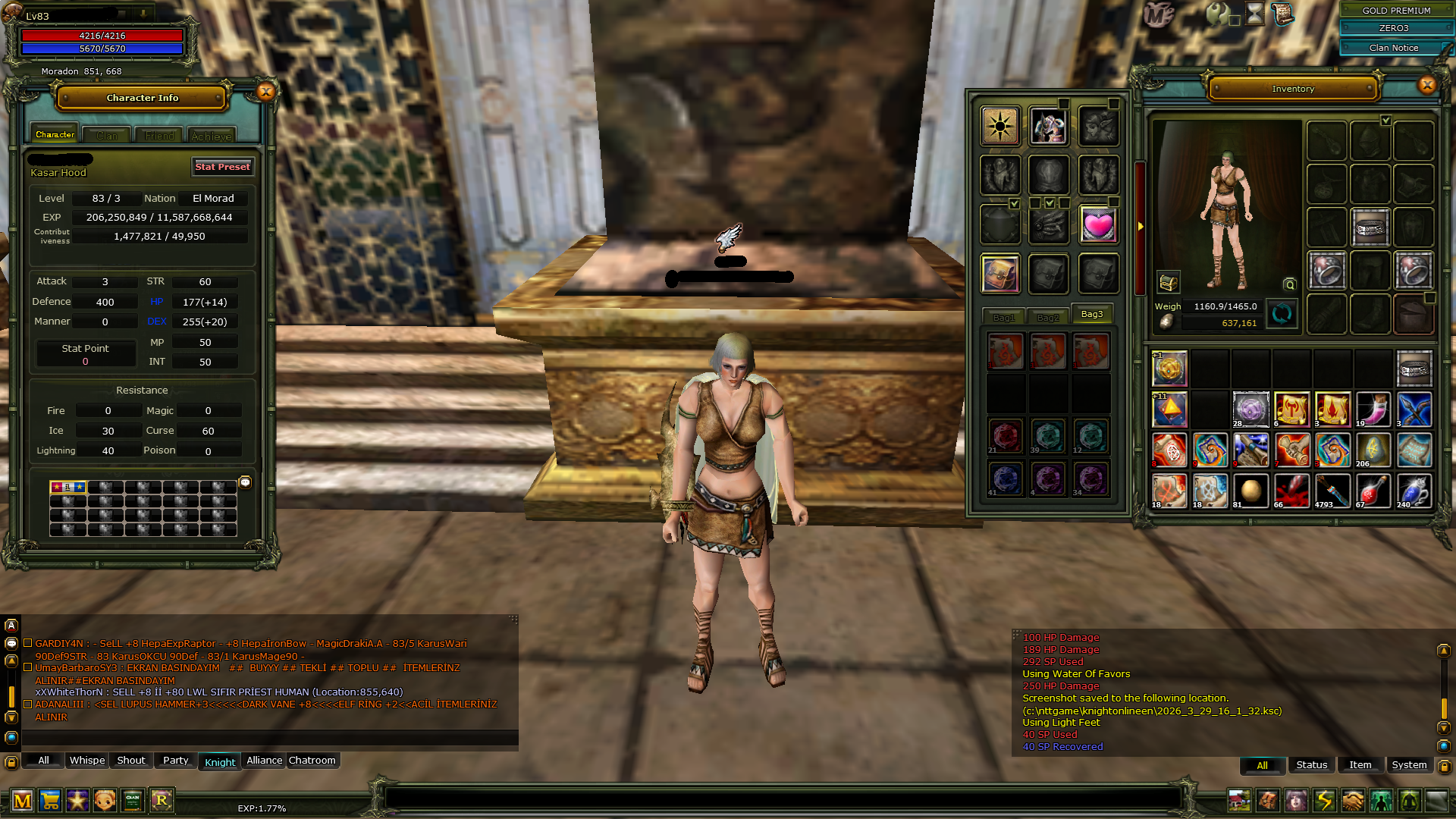The height and width of the screenshot is (819, 1456).
Task: Switch to the Bag1 tab in inventory
Action: (x=1004, y=316)
